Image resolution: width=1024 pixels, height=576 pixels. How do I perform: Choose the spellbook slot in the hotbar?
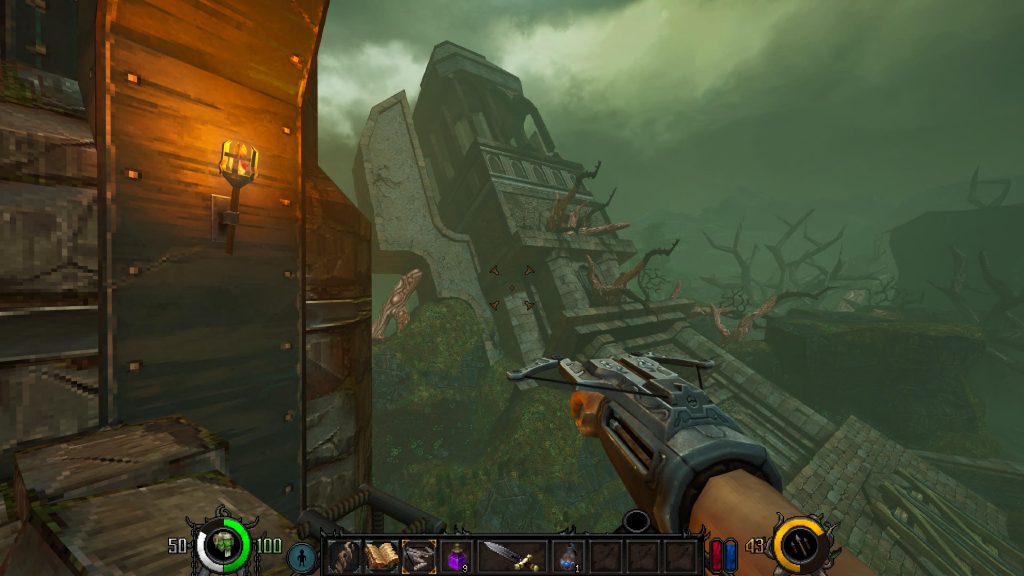click(x=381, y=557)
